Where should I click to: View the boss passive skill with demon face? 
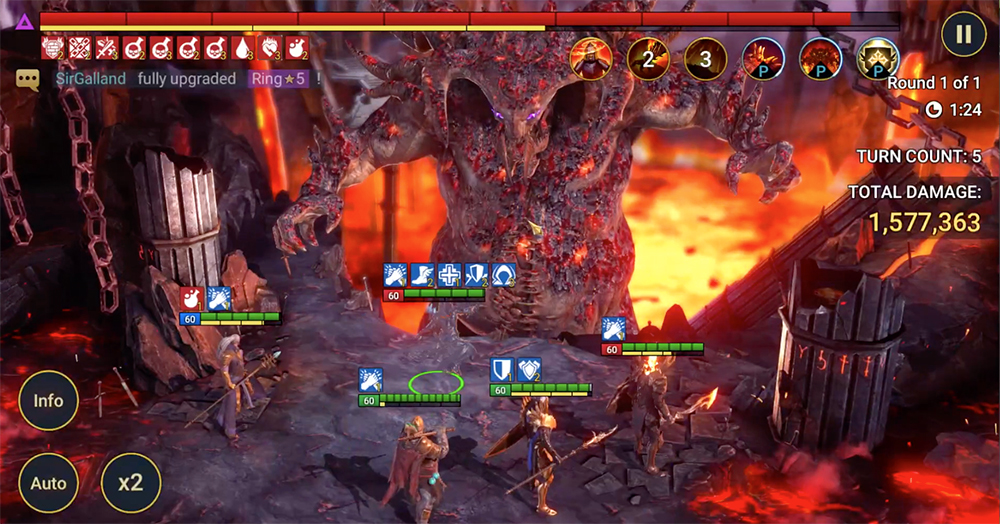point(821,59)
